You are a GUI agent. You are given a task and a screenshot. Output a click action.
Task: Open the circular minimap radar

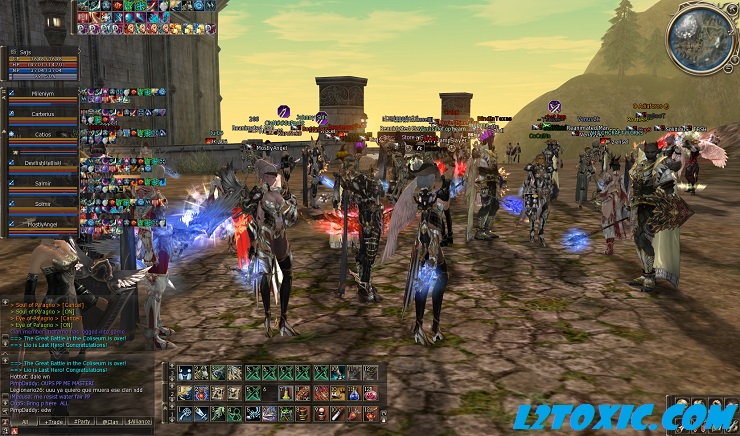(702, 39)
